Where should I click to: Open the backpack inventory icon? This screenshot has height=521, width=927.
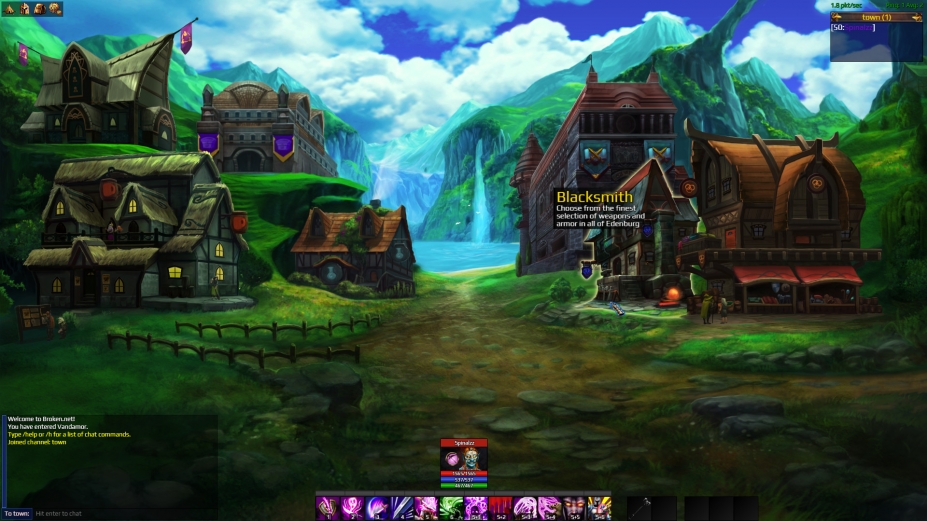(x=39, y=8)
